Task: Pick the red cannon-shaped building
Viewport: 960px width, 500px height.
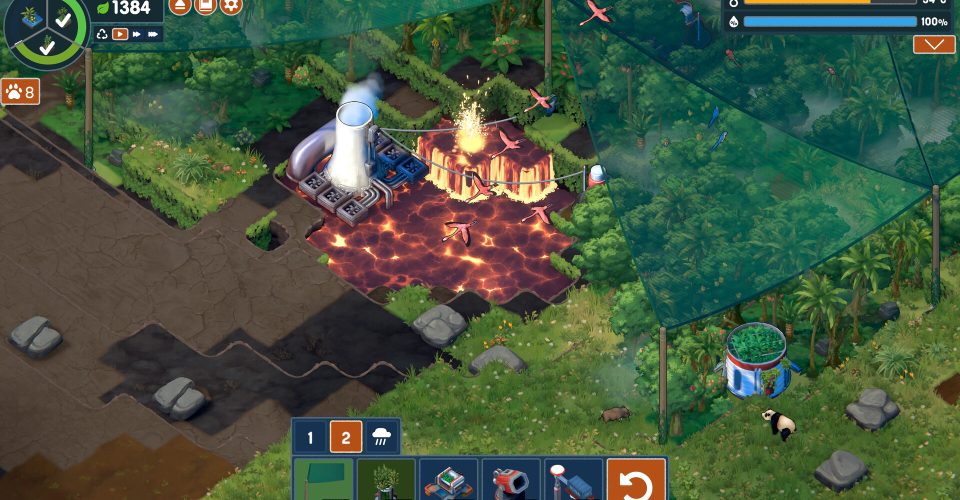Action: point(511,480)
